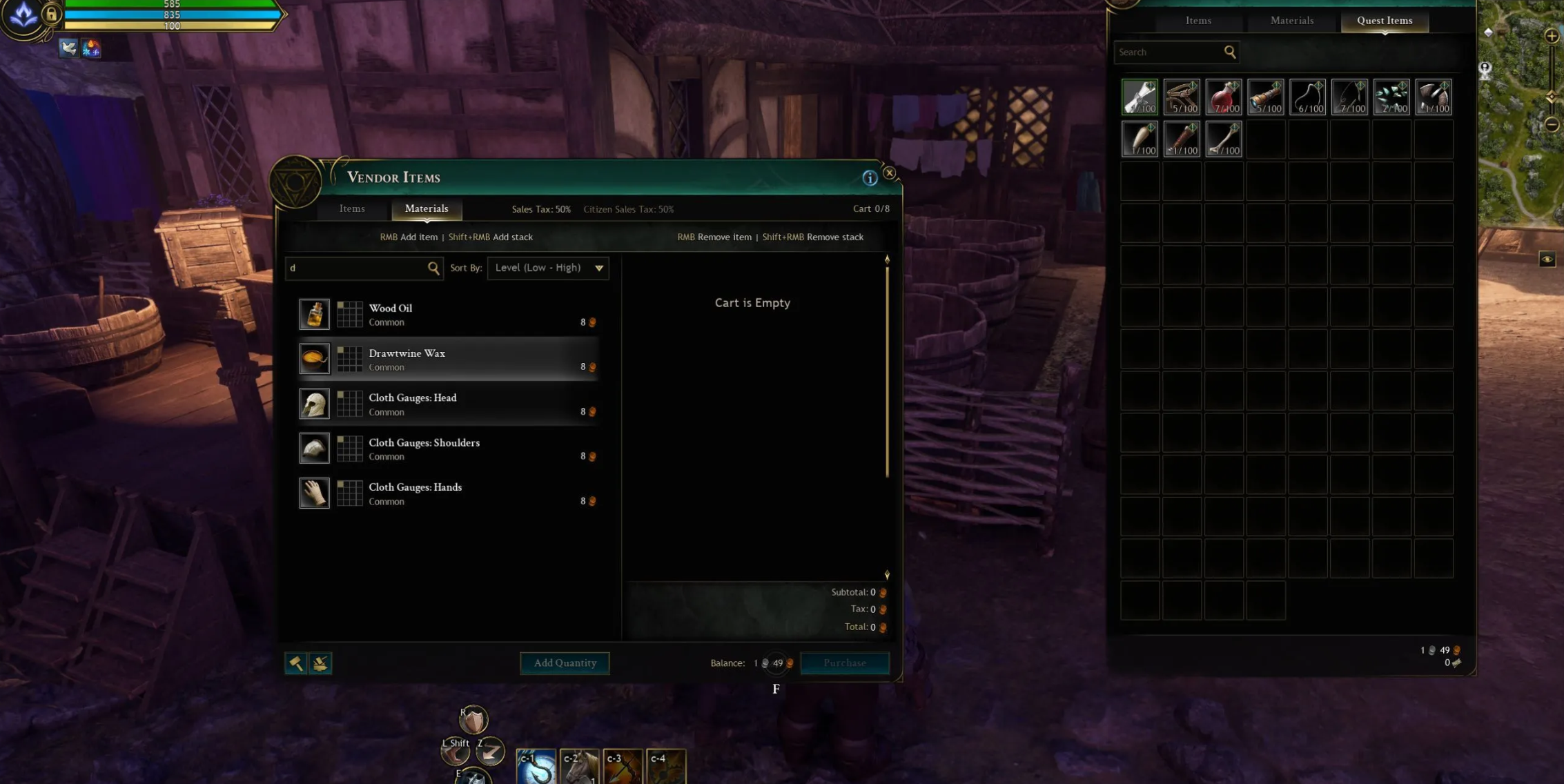Screen dimensions: 1564x784
Task: Choose Cloth Gauges: Hands entry
Action: (448, 494)
